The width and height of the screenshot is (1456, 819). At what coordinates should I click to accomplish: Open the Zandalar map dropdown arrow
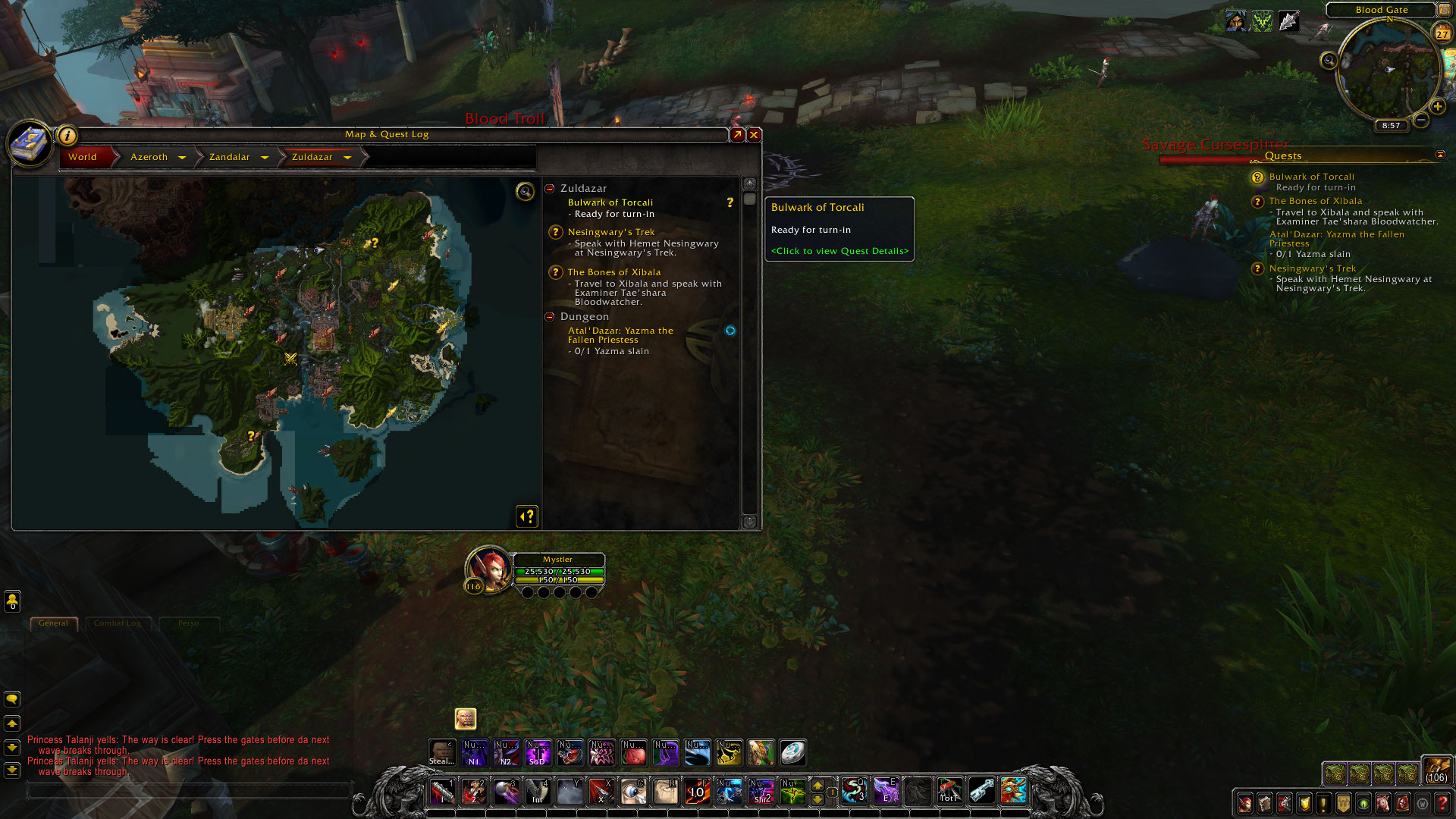pos(265,157)
